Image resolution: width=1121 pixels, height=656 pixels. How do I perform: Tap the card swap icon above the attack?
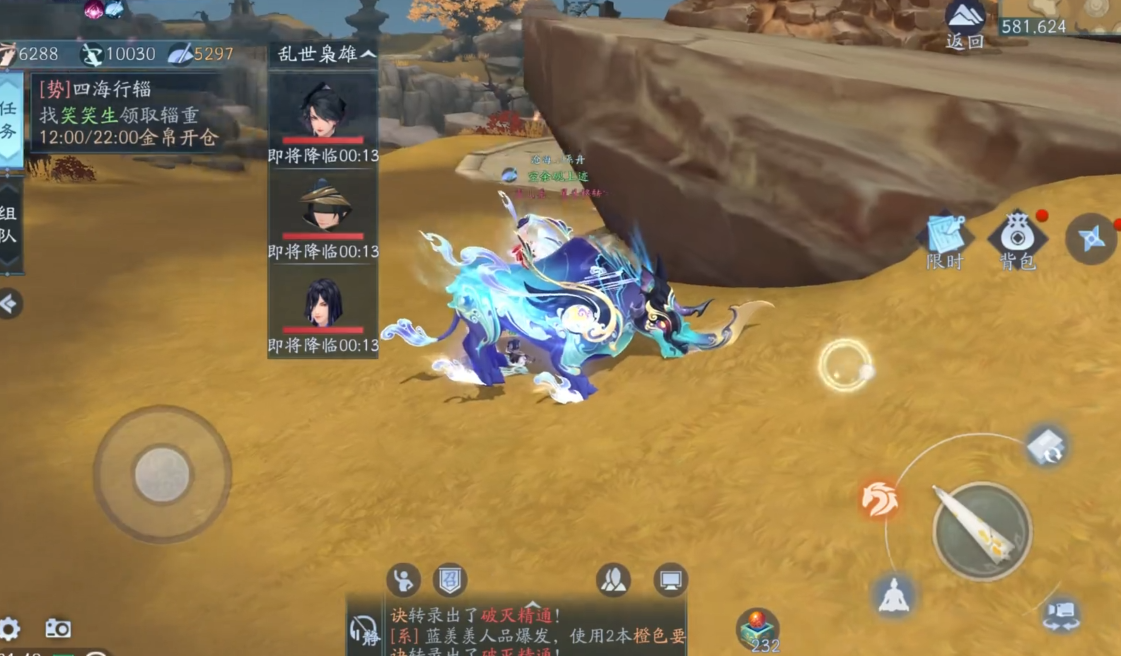coord(1046,447)
